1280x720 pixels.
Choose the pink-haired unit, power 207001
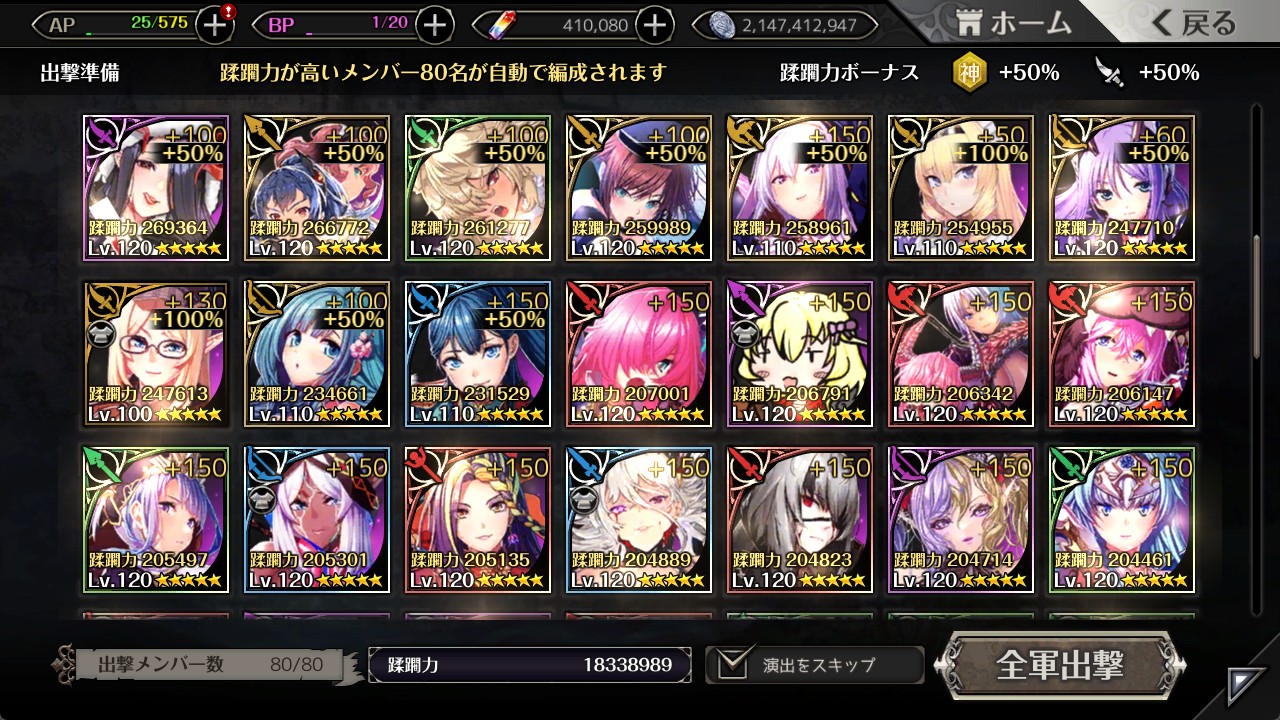click(x=639, y=354)
